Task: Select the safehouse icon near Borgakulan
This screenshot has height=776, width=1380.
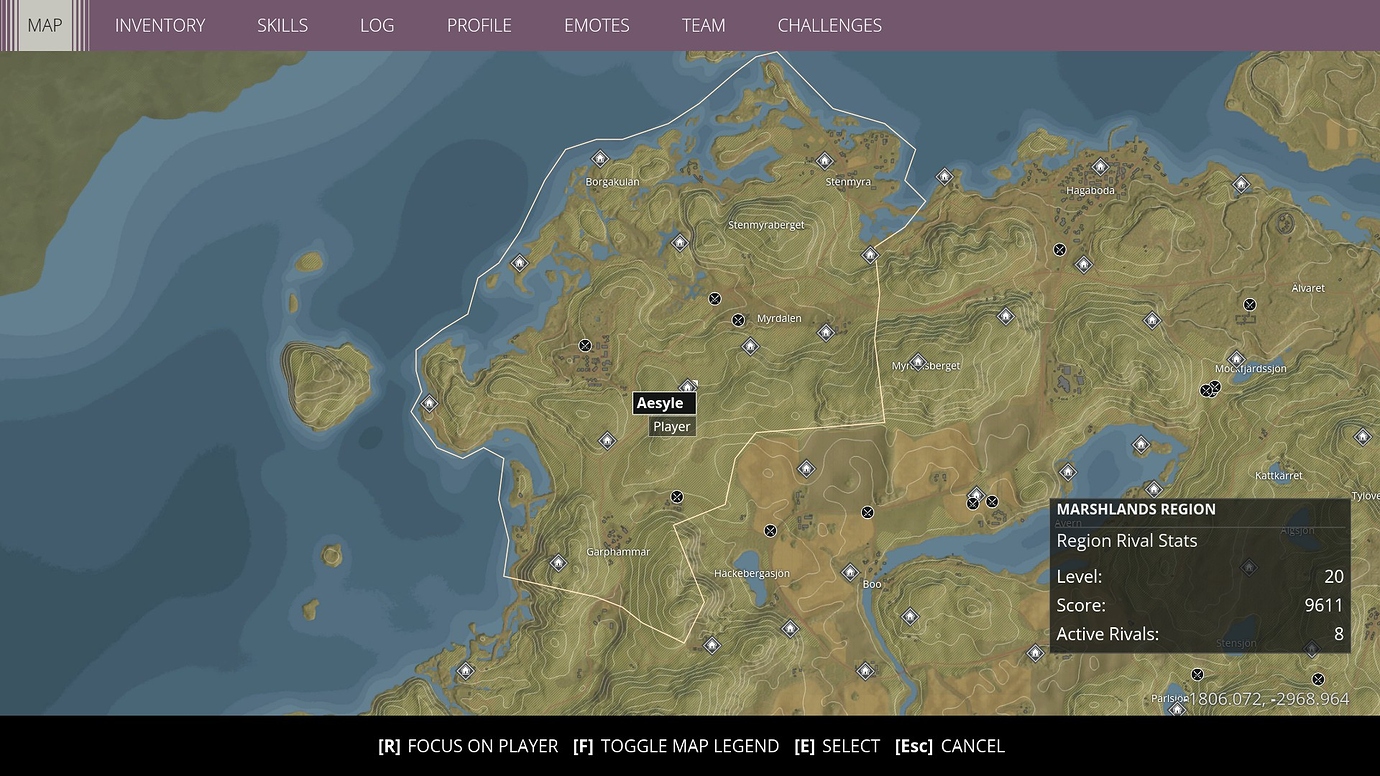Action: pyautogui.click(x=600, y=158)
